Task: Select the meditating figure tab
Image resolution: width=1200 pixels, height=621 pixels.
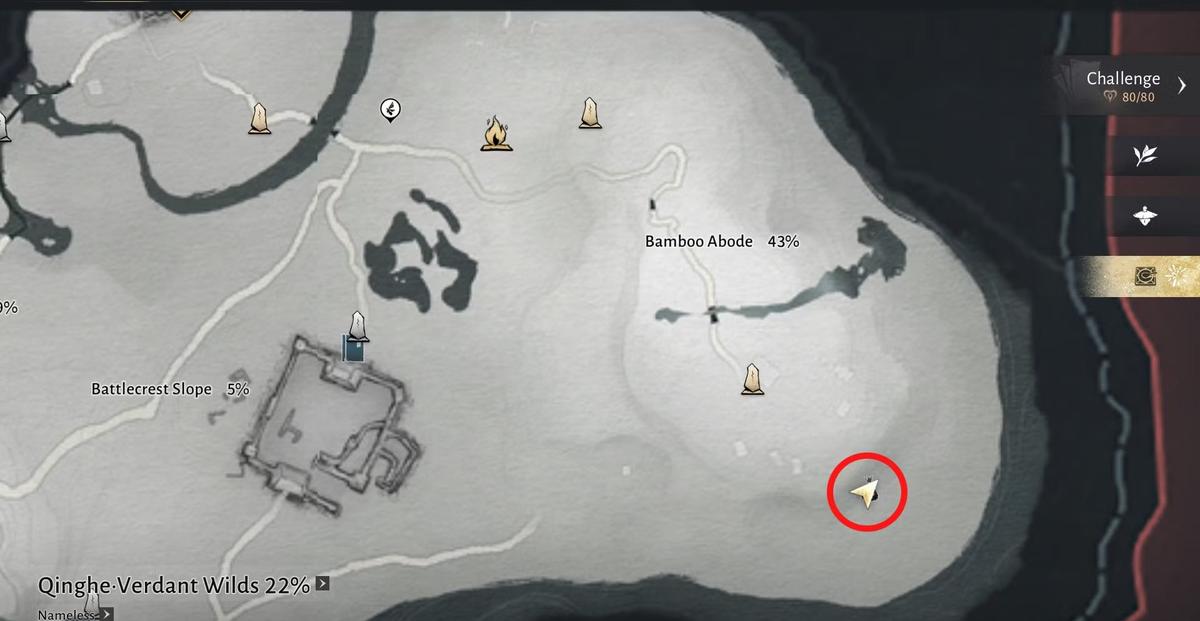Action: pos(1145,216)
